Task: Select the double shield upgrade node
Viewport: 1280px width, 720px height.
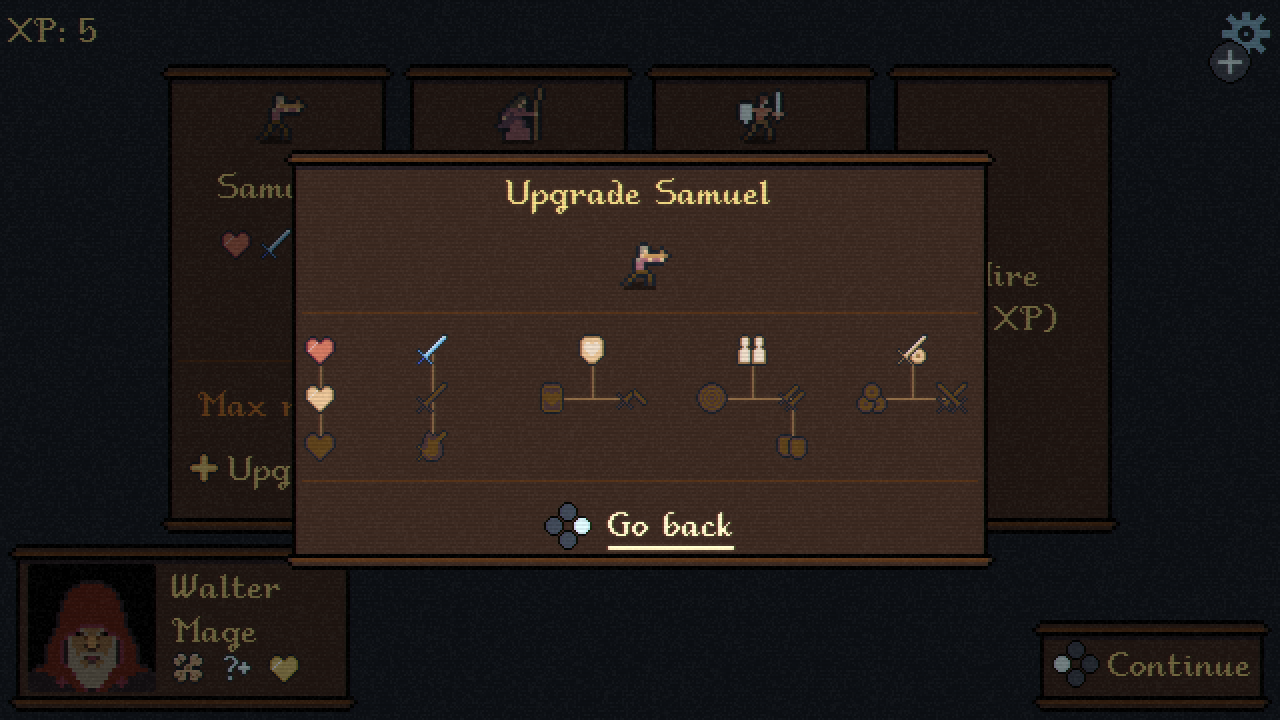Action: tap(792, 446)
